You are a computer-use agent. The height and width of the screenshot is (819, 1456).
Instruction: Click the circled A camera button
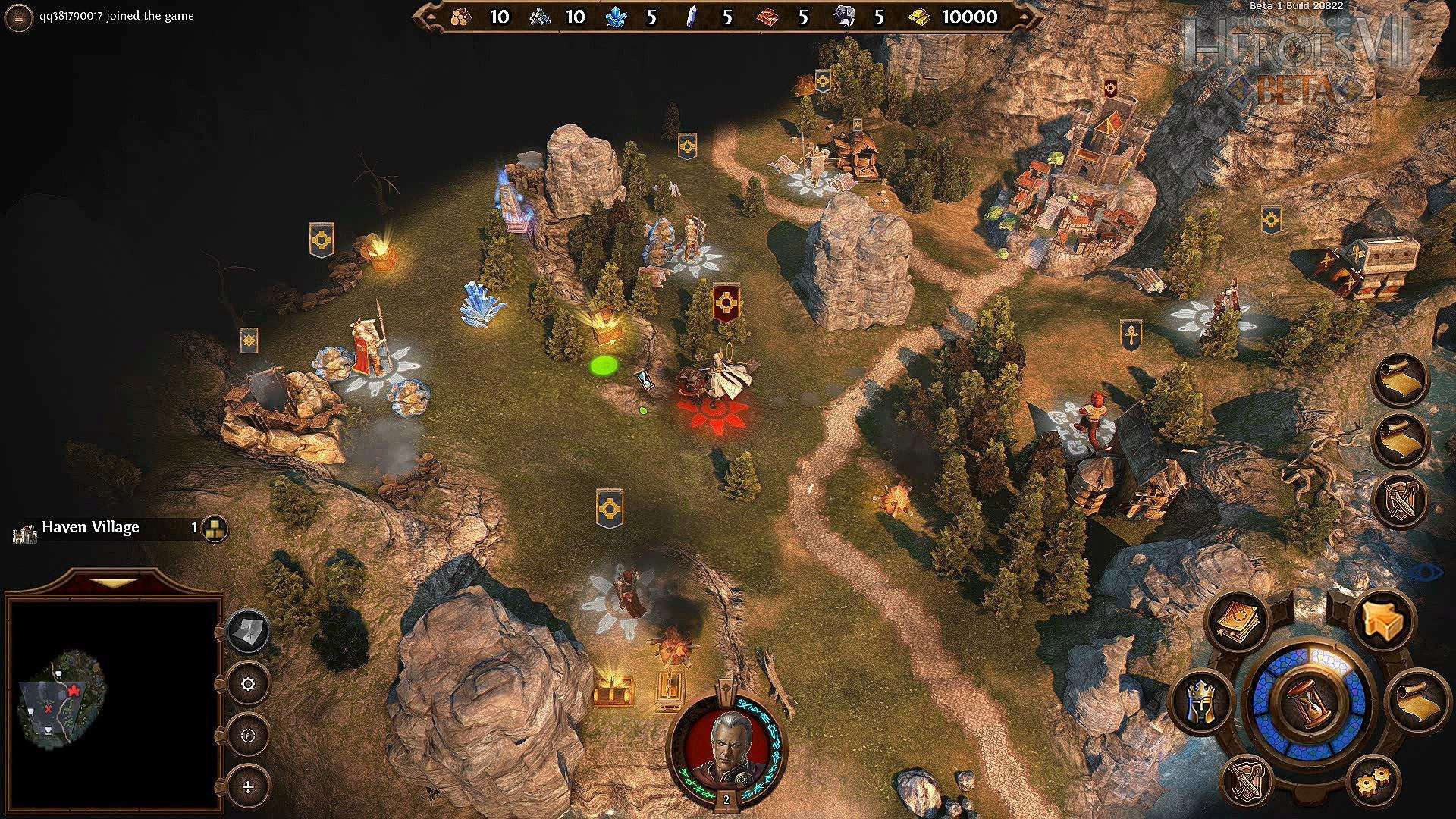coord(248,735)
